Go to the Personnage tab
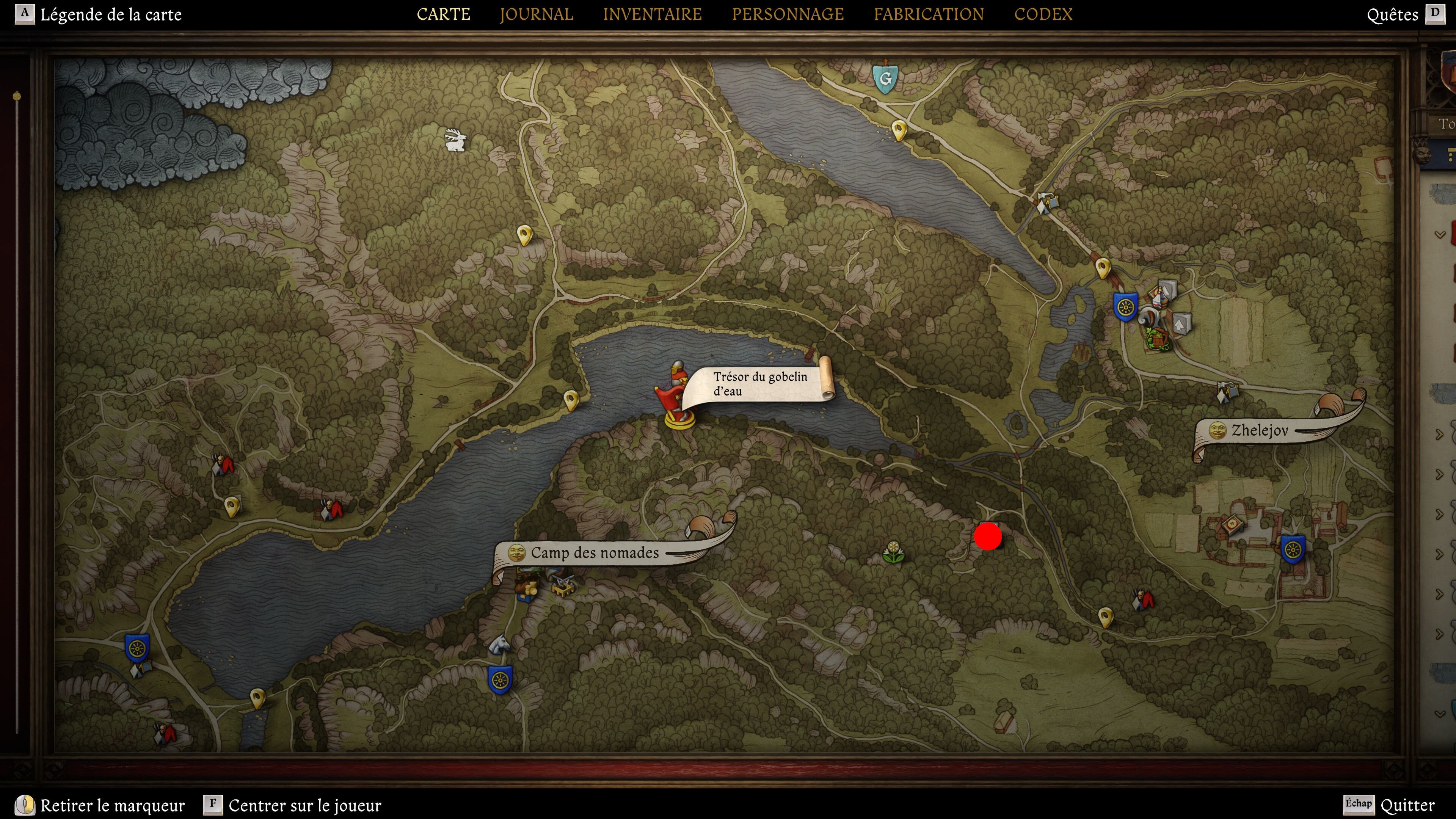Viewport: 1456px width, 819px height. (788, 14)
